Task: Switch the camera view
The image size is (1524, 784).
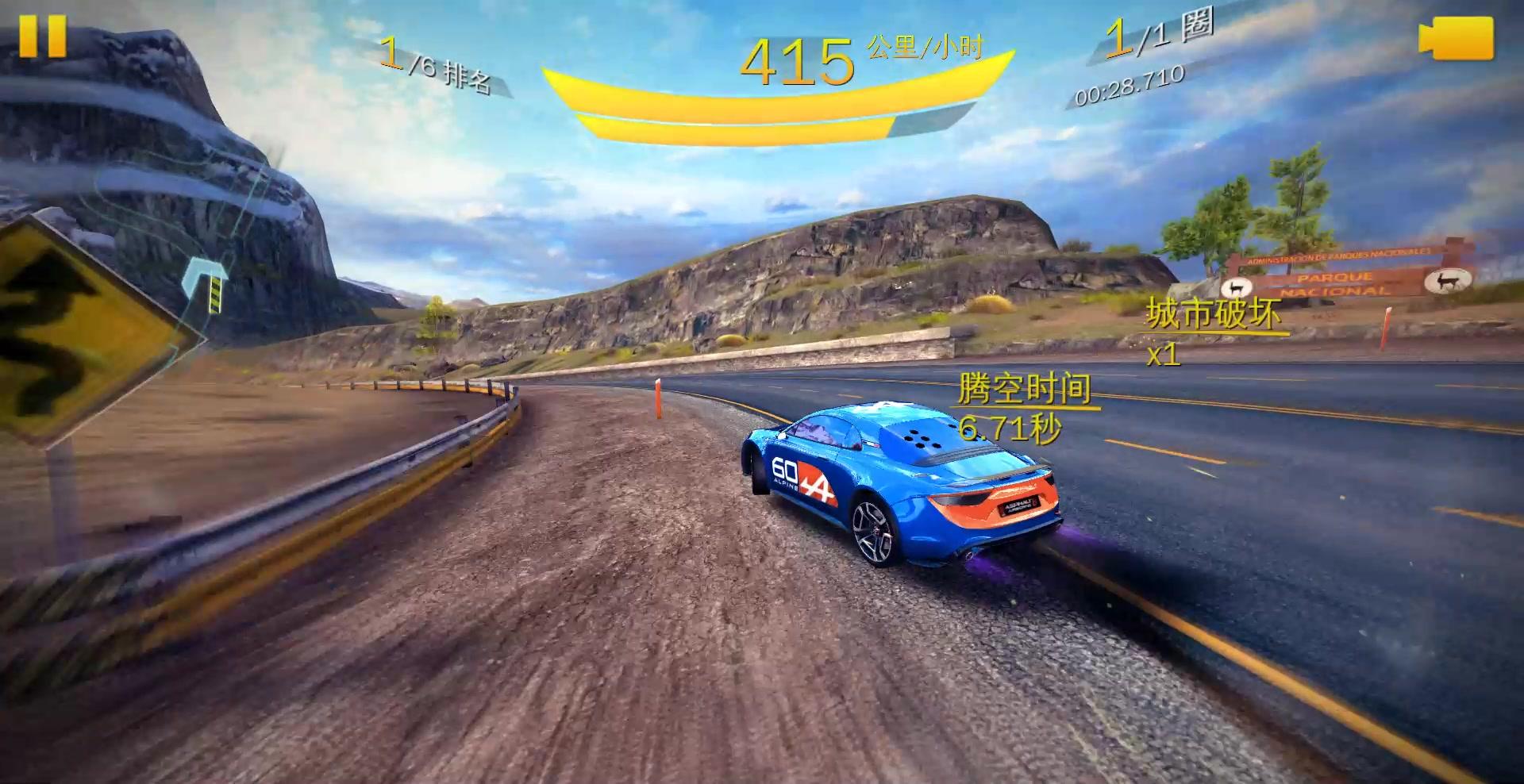Action: pos(1457,38)
